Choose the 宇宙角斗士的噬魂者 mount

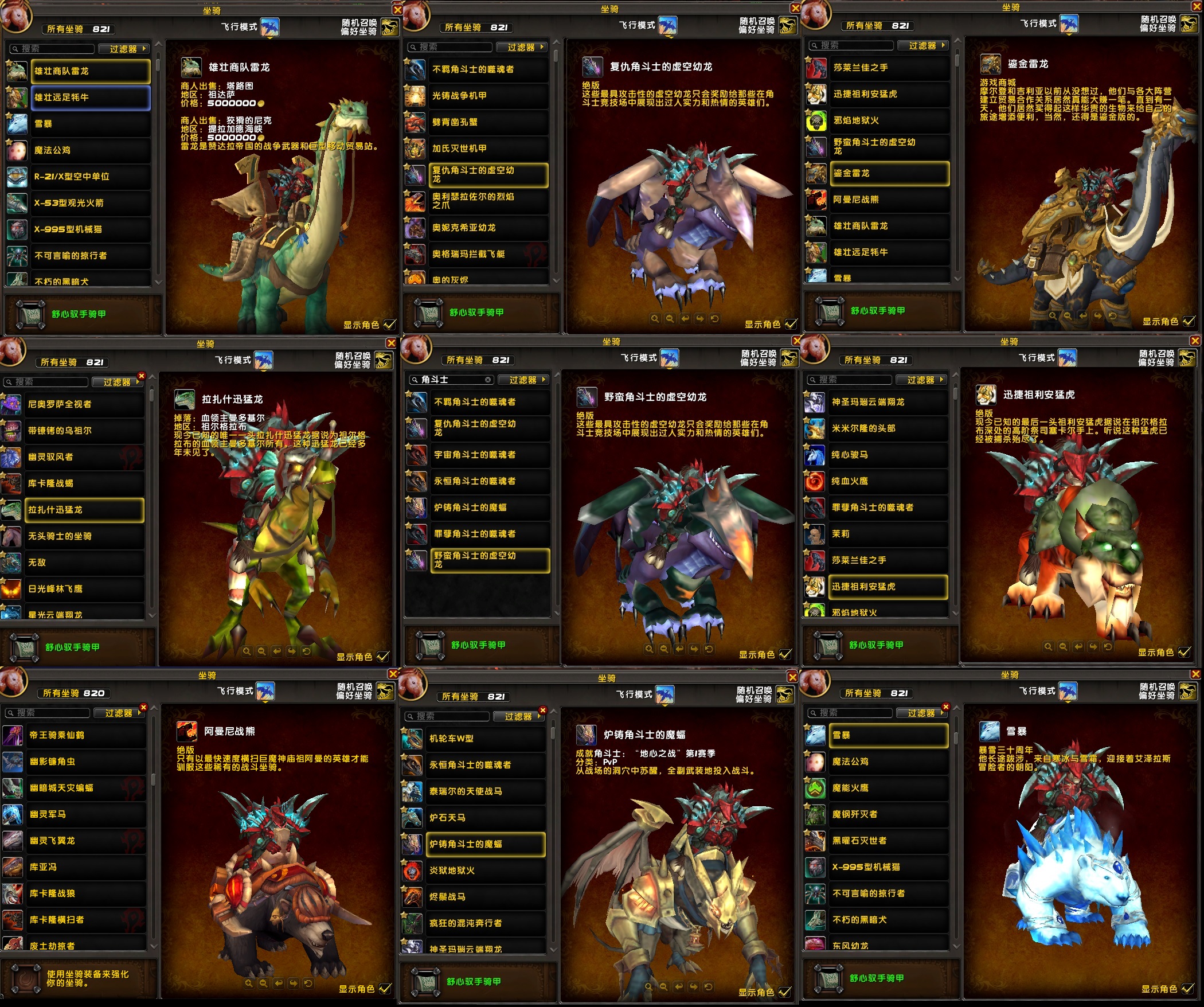pos(490,455)
